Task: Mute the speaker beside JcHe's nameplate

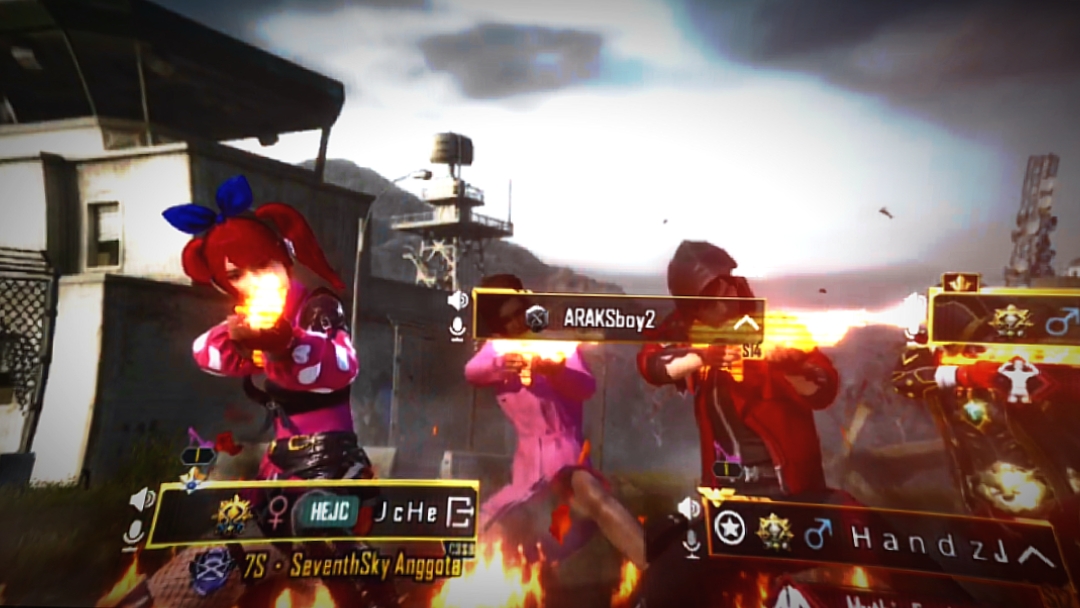Action: (142, 499)
